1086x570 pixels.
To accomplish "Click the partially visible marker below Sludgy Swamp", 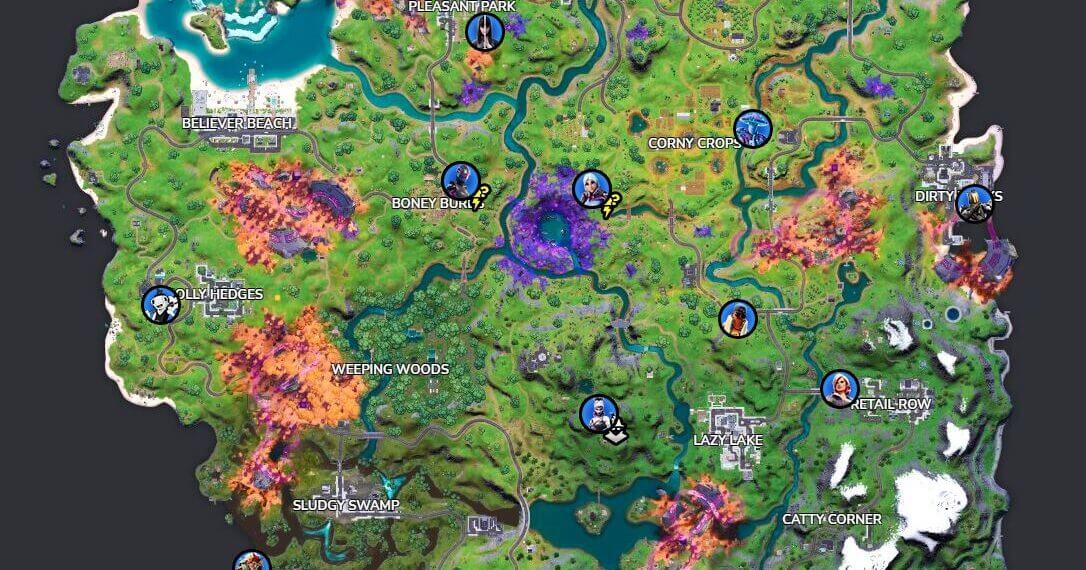I will point(252,561).
